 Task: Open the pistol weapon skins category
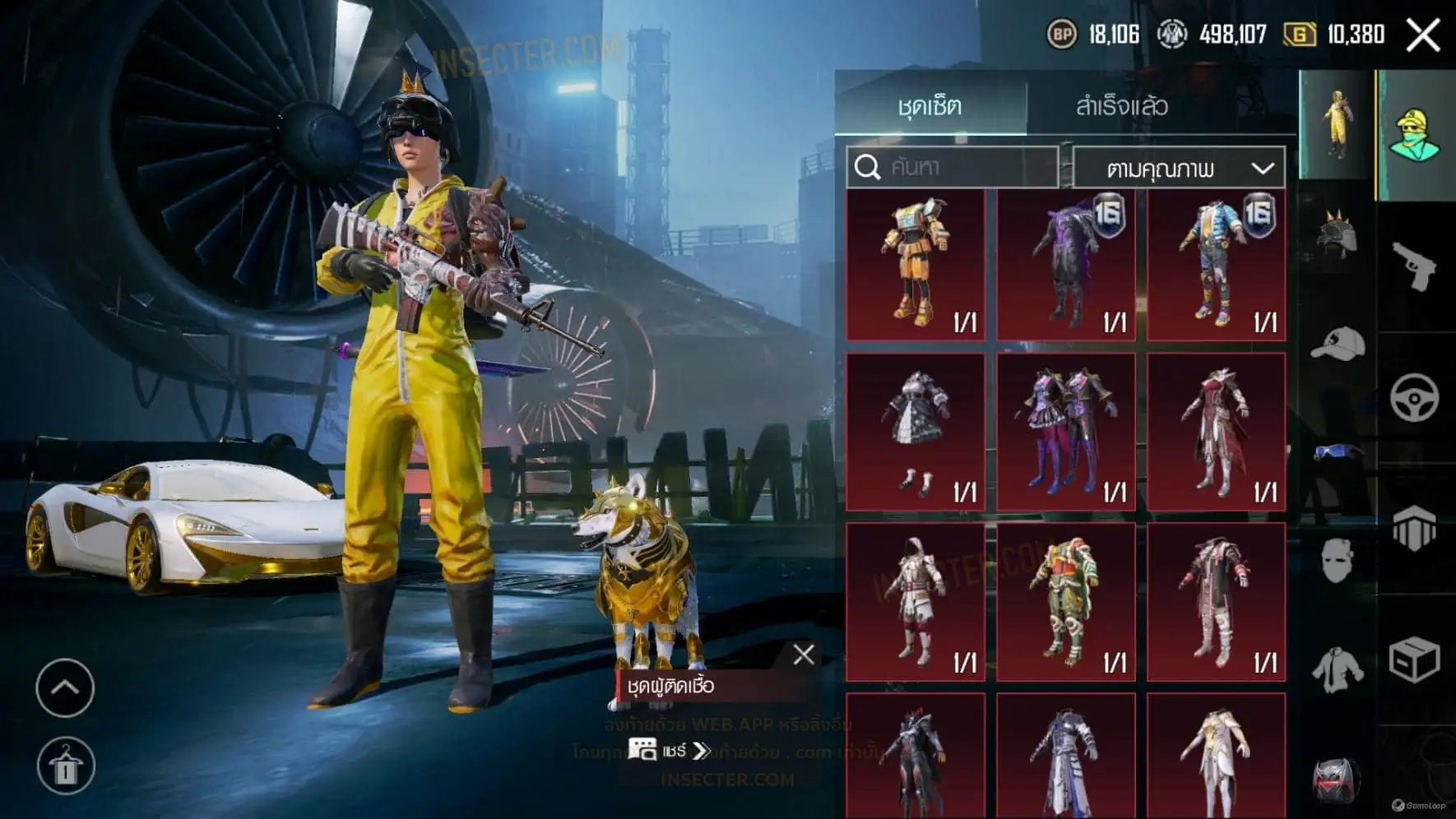tap(1415, 266)
